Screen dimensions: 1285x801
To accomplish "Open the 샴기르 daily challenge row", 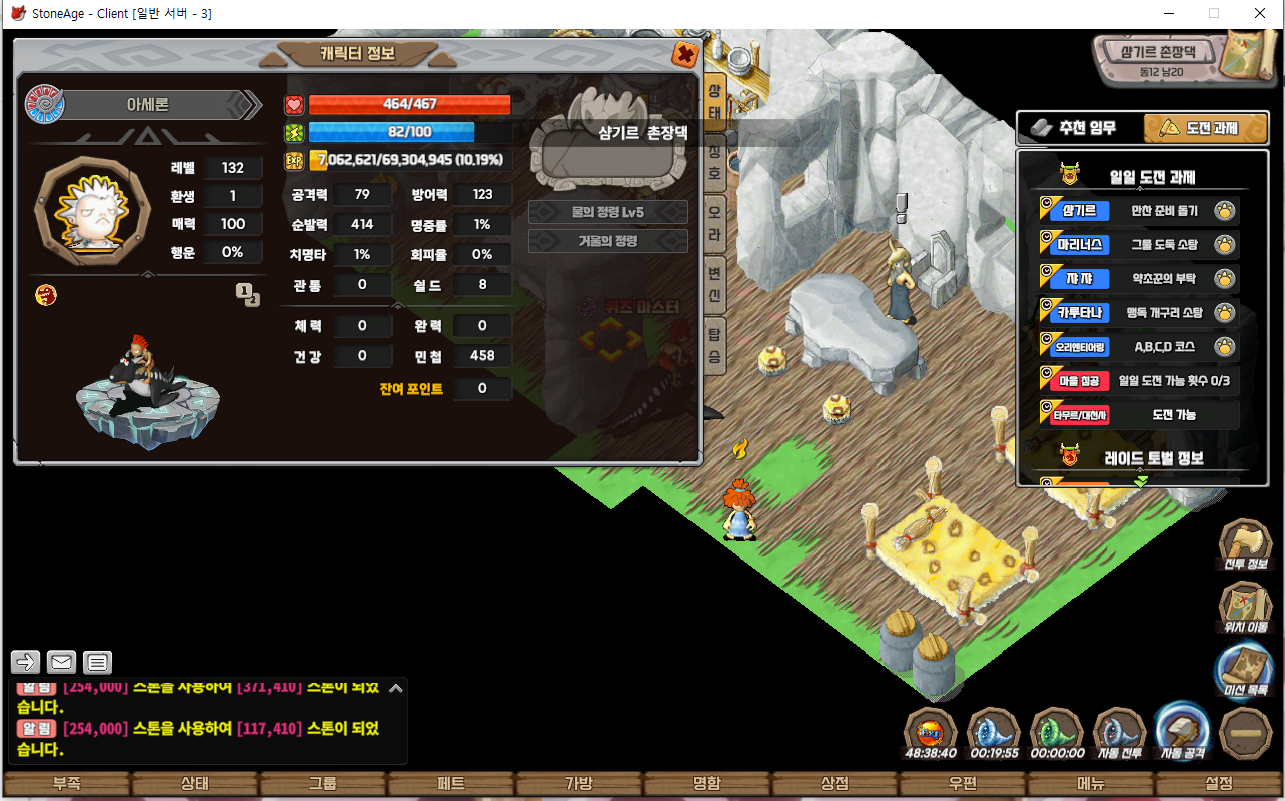I will (1139, 211).
